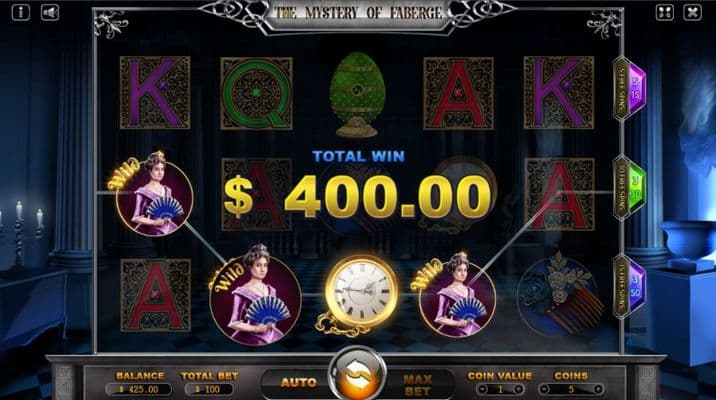Start Auto spin mode
716x400 pixels.
[298, 381]
